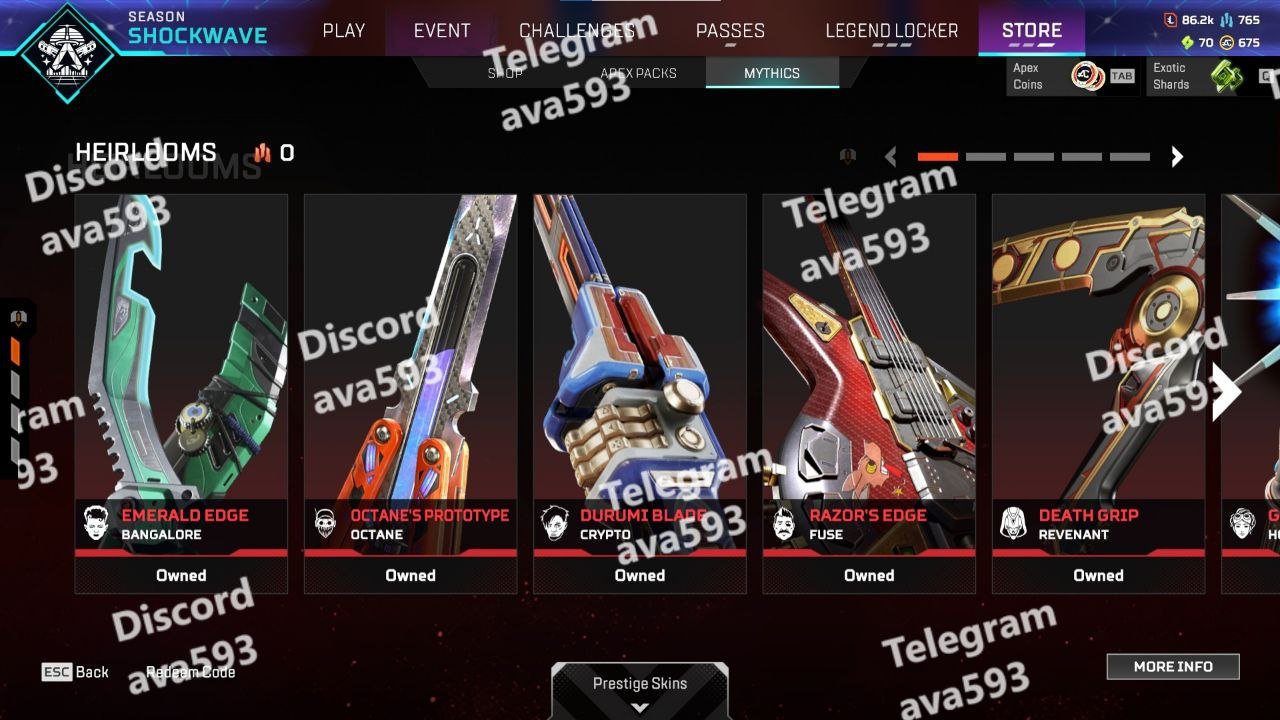Select the Legend Locker tab
This screenshot has height=720, width=1280.
[x=891, y=31]
